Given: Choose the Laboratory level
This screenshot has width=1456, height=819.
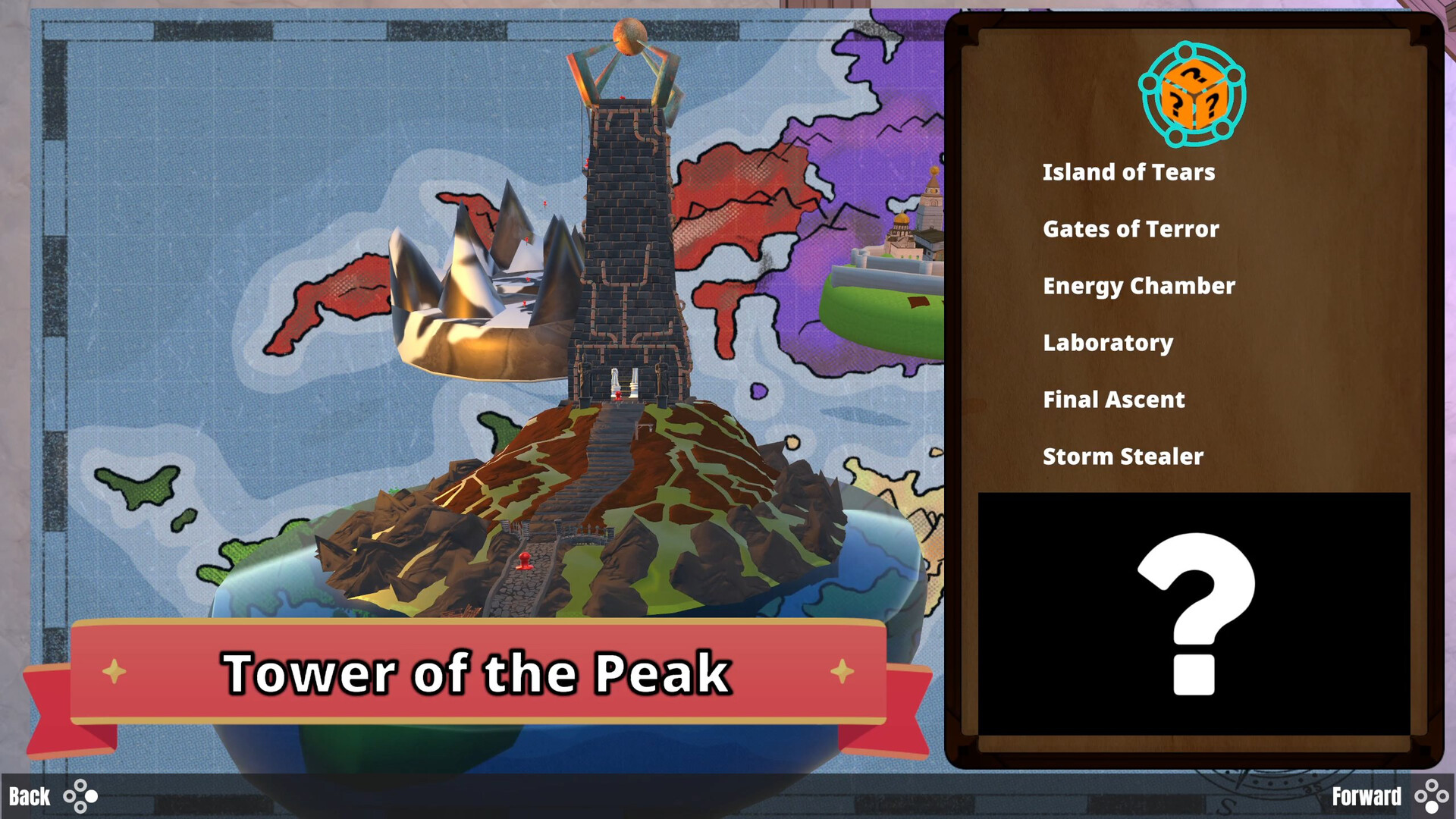Looking at the screenshot, I should (1108, 343).
